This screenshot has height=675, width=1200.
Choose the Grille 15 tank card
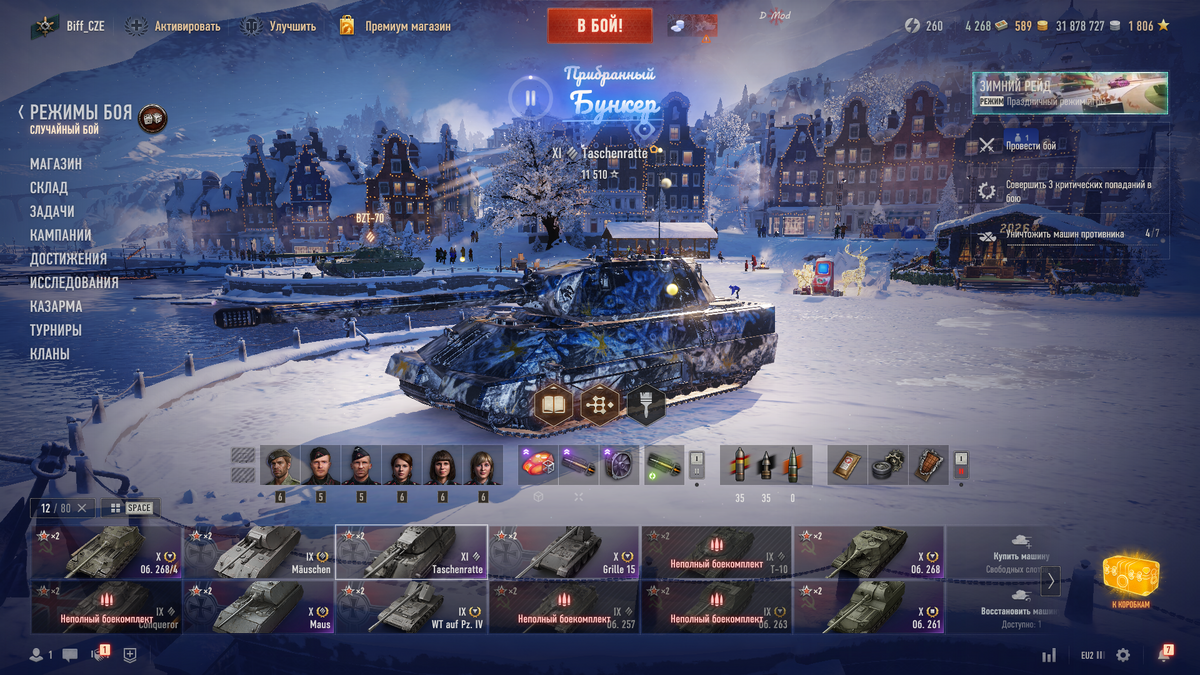pyautogui.click(x=563, y=552)
